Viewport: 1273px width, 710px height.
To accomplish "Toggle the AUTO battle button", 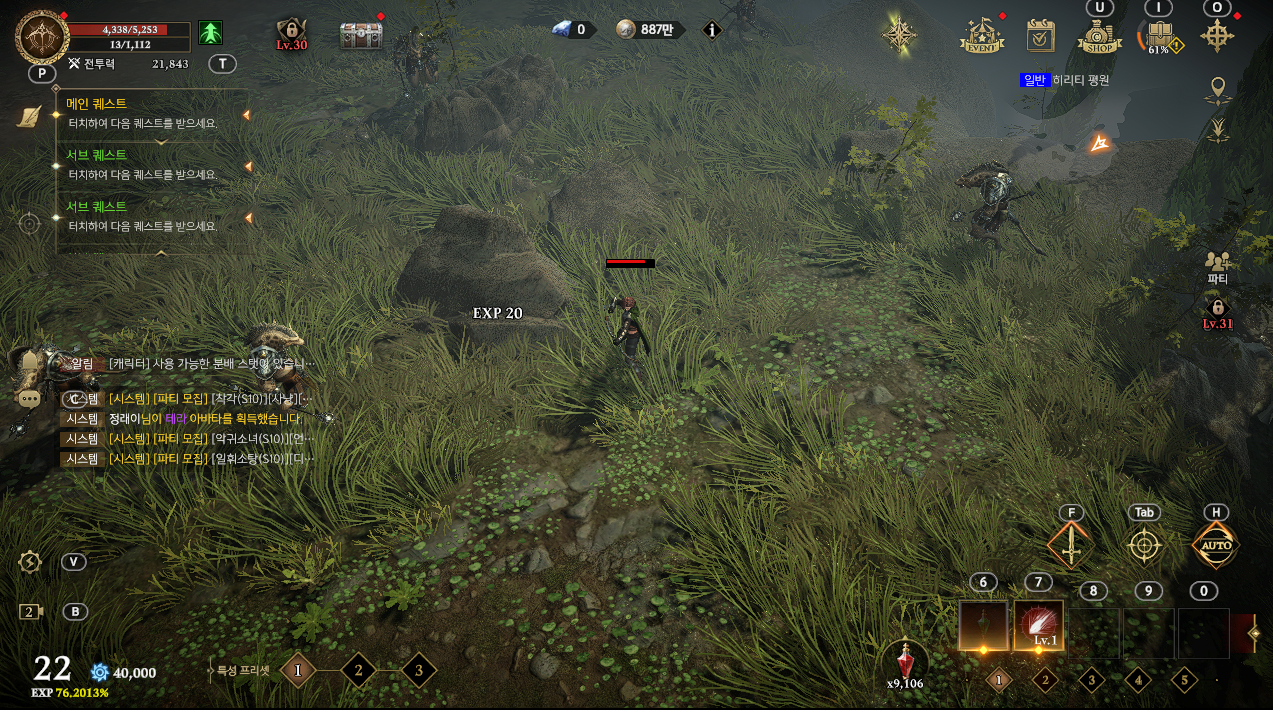I will point(1216,546).
